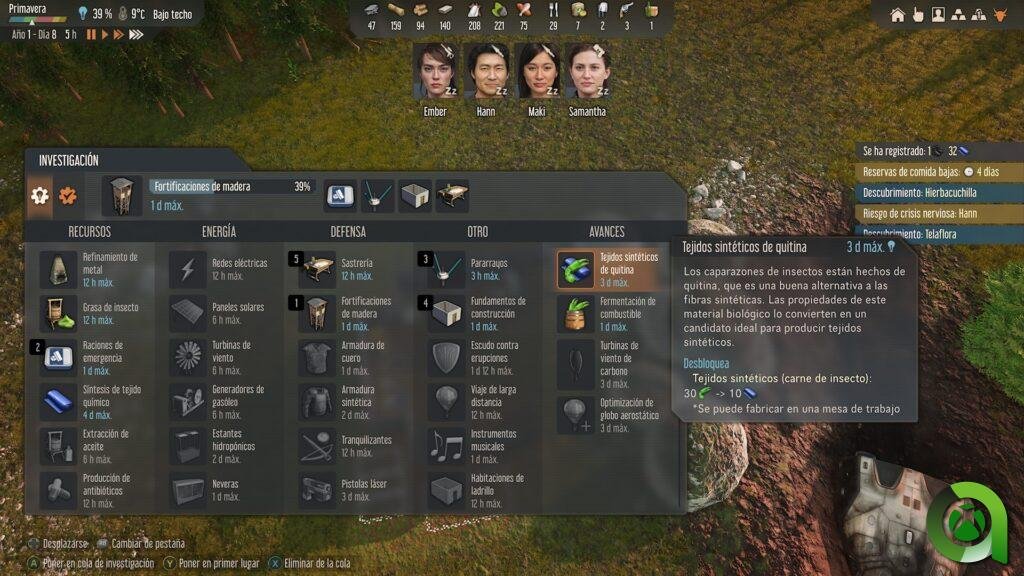Select the Refinamiento de metal research
This screenshot has height=576, width=1024.
click(x=58, y=269)
